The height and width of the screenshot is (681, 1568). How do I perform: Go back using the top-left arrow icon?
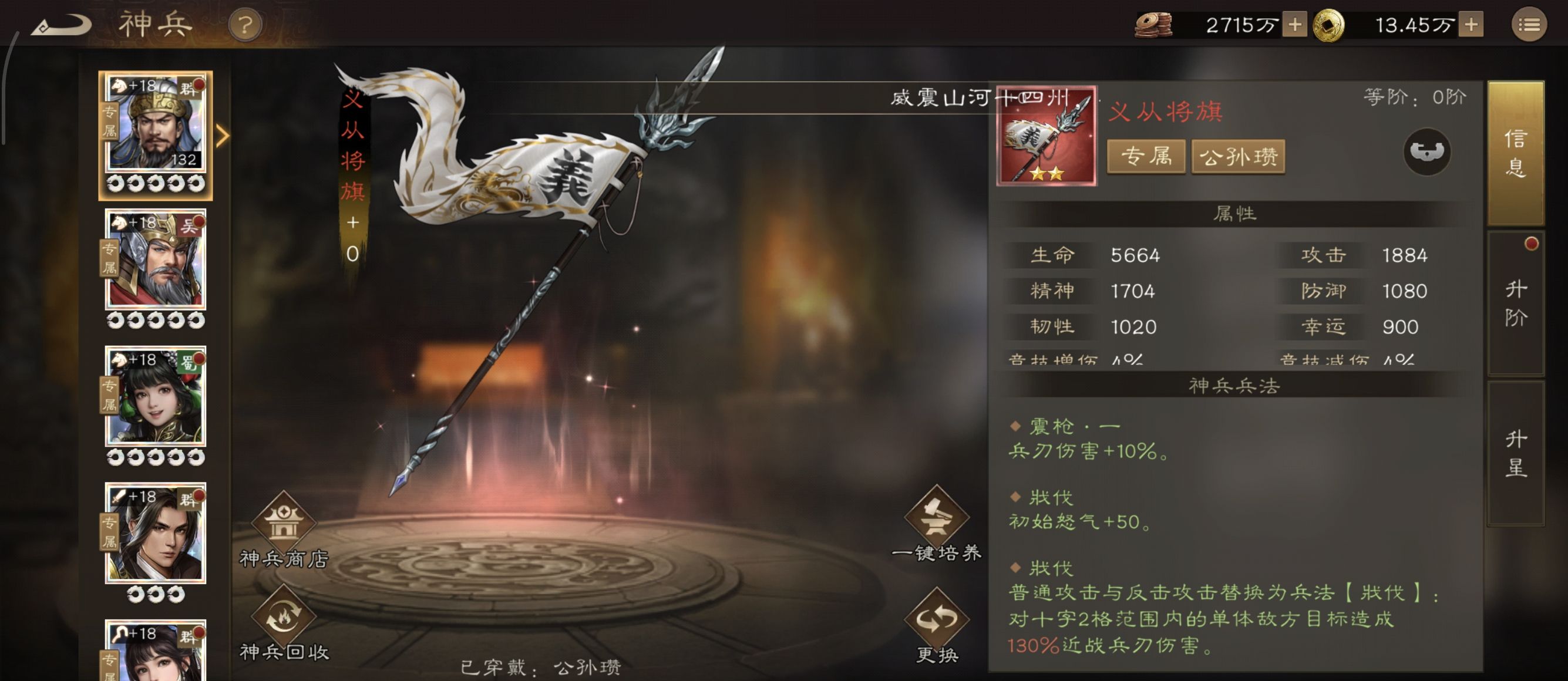pyautogui.click(x=61, y=24)
